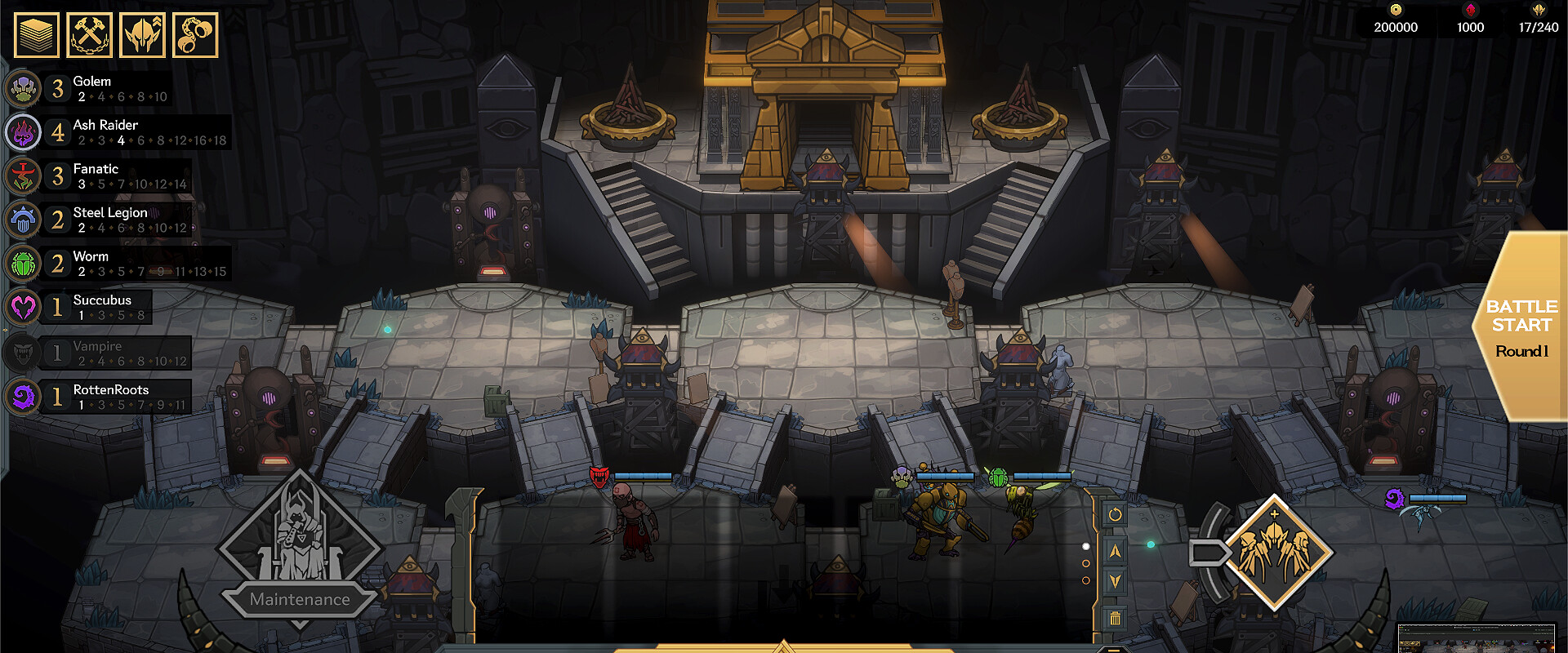Viewport: 1568px width, 653px height.
Task: Click the shackles prisoner icon
Action: click(x=195, y=33)
